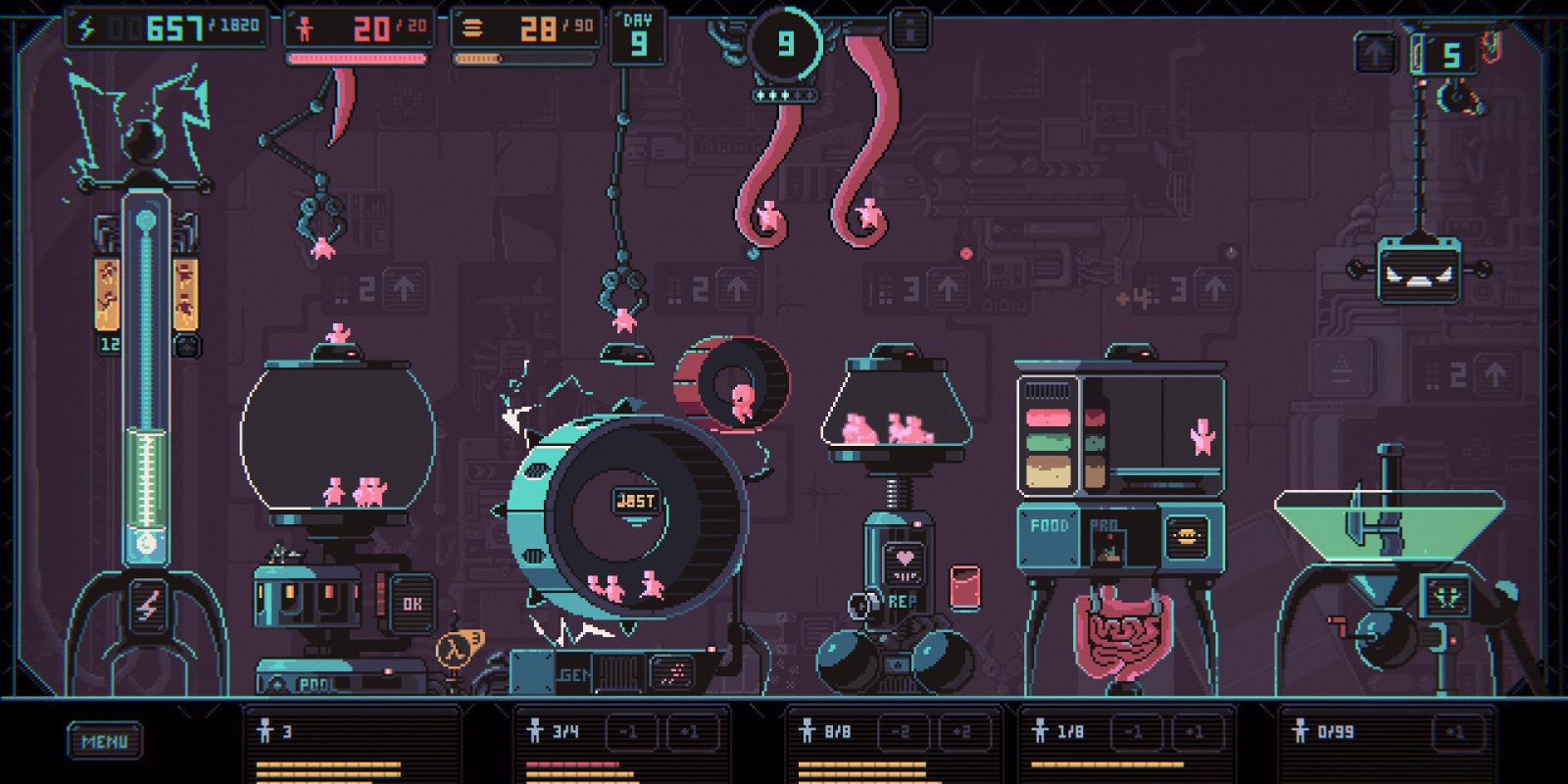The image size is (1568, 784).
Task: Upgrade the food machine with its arrow
Action: (x=1214, y=289)
